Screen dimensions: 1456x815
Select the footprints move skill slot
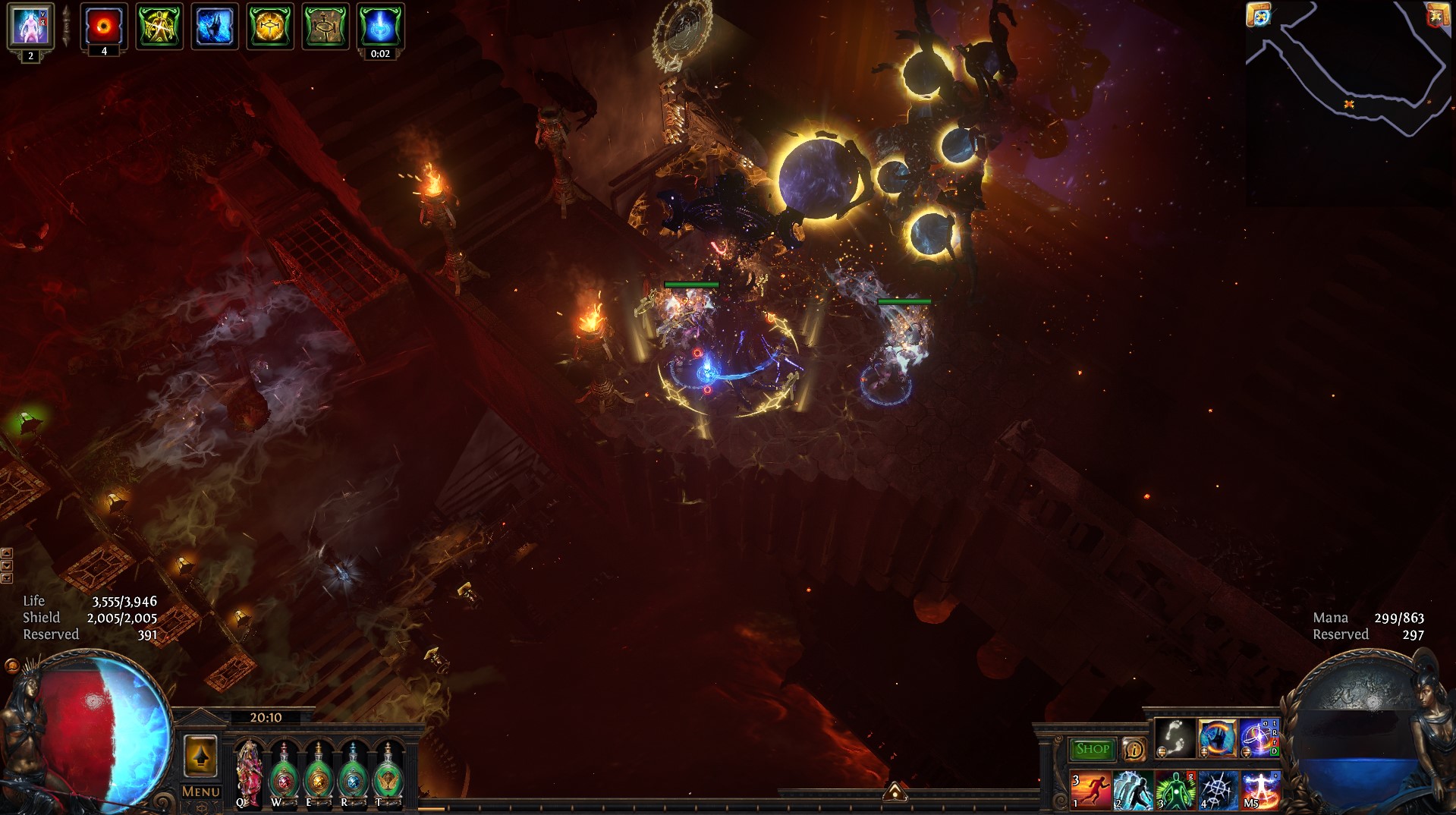pos(1175,738)
